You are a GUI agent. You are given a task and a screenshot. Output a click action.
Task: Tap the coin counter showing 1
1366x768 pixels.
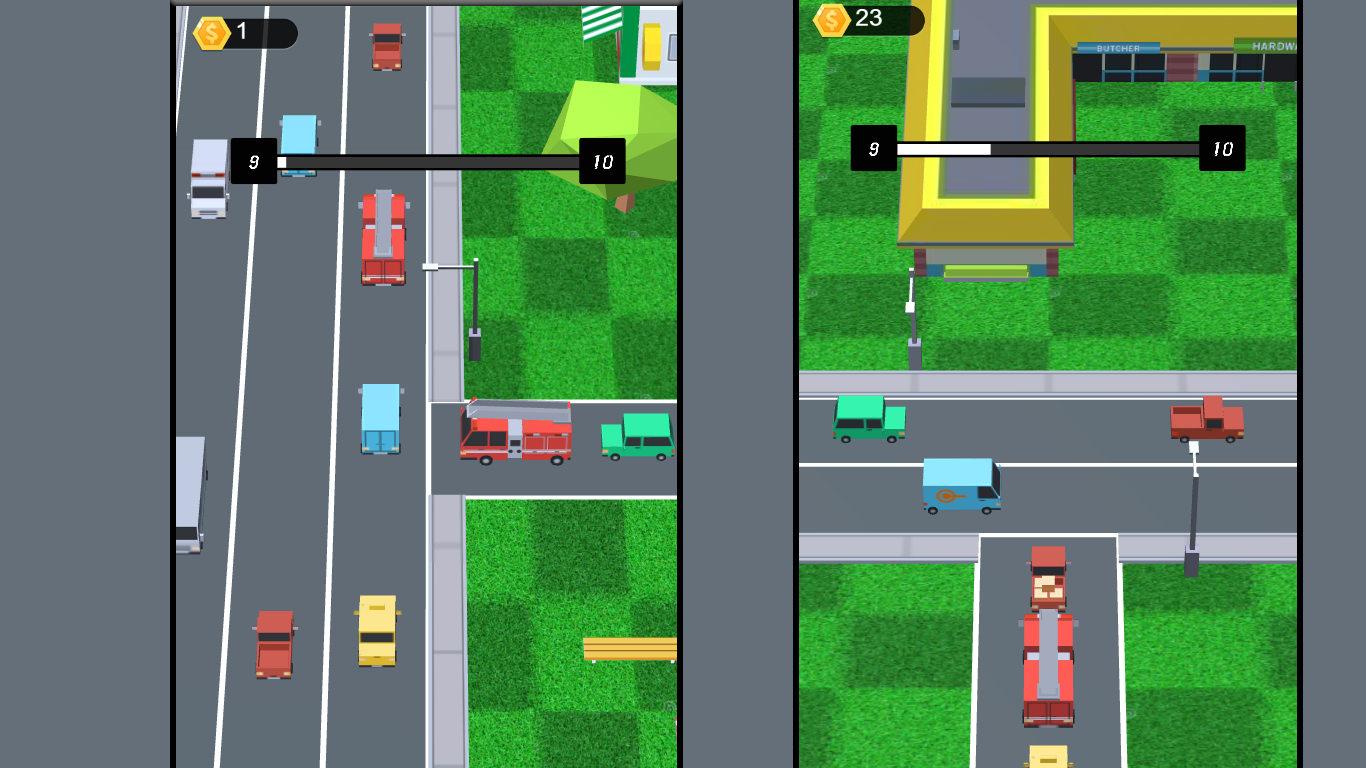(x=243, y=33)
